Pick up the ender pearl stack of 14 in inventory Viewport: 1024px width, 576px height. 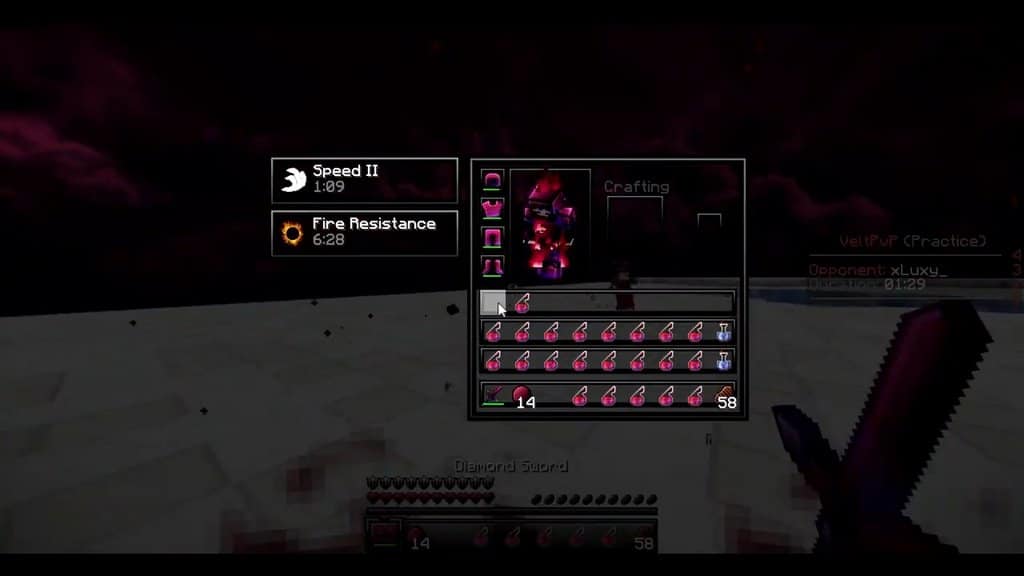(x=521, y=396)
